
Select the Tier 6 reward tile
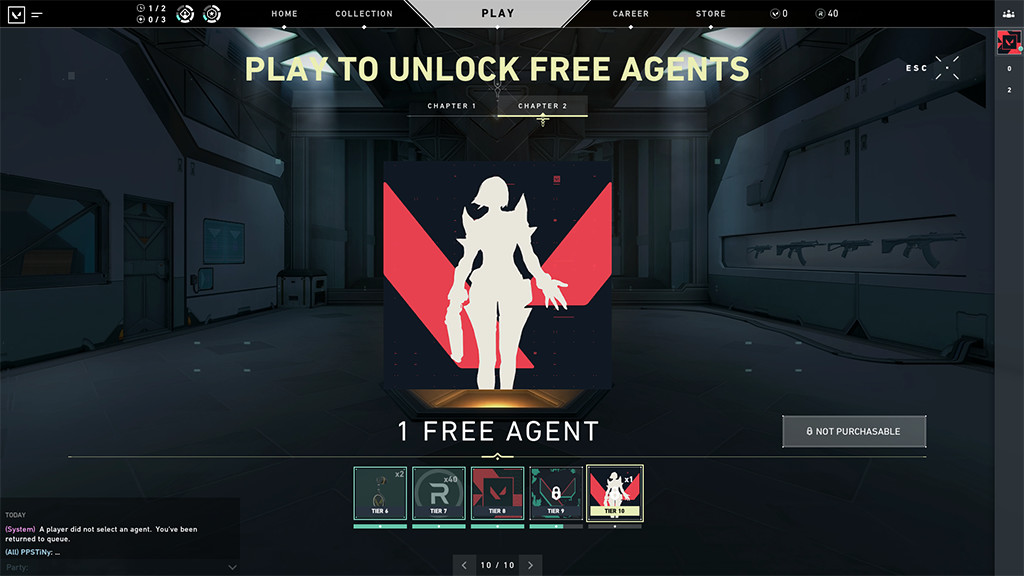click(x=380, y=493)
